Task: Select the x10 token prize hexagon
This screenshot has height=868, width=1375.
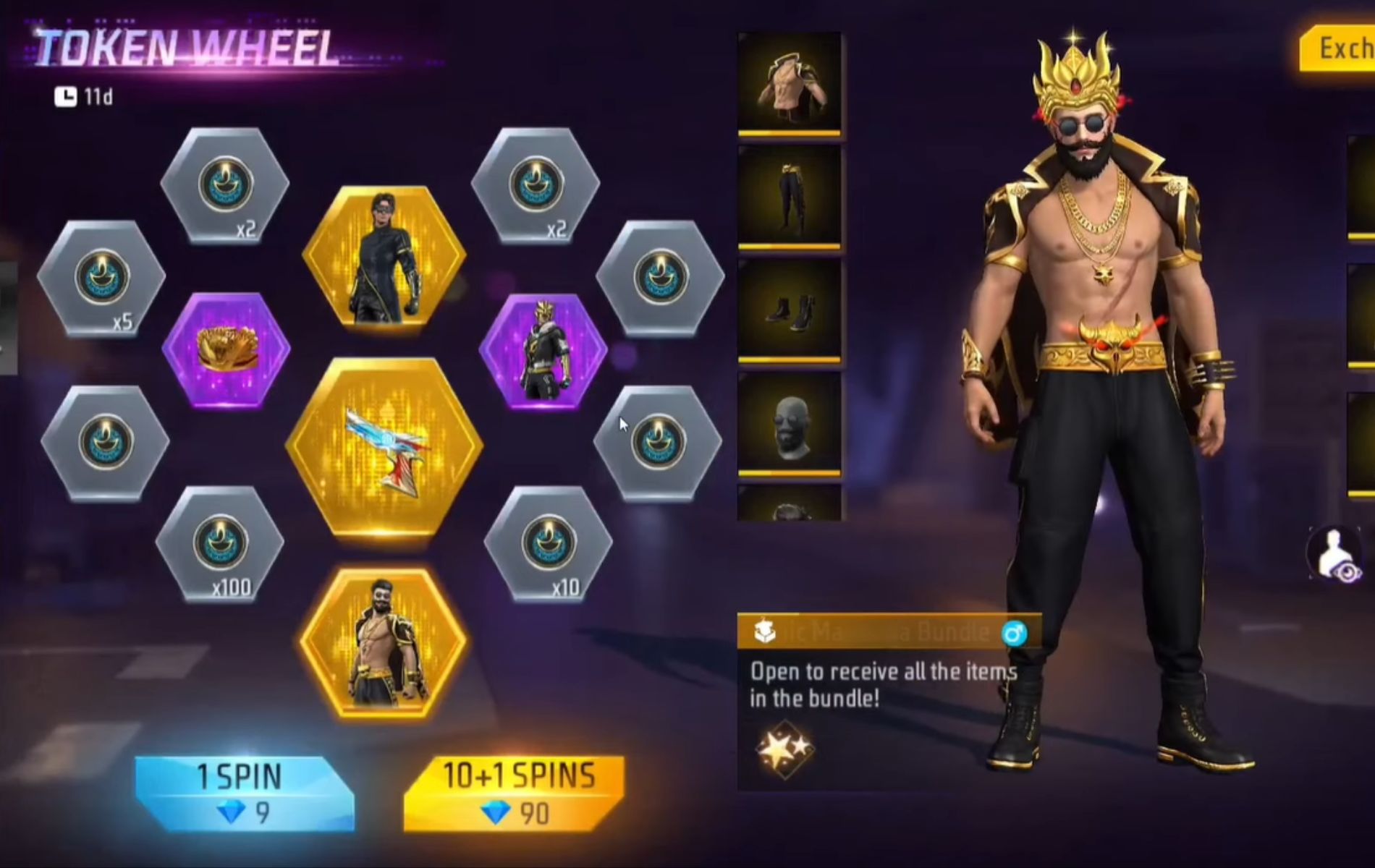Action: pyautogui.click(x=548, y=544)
